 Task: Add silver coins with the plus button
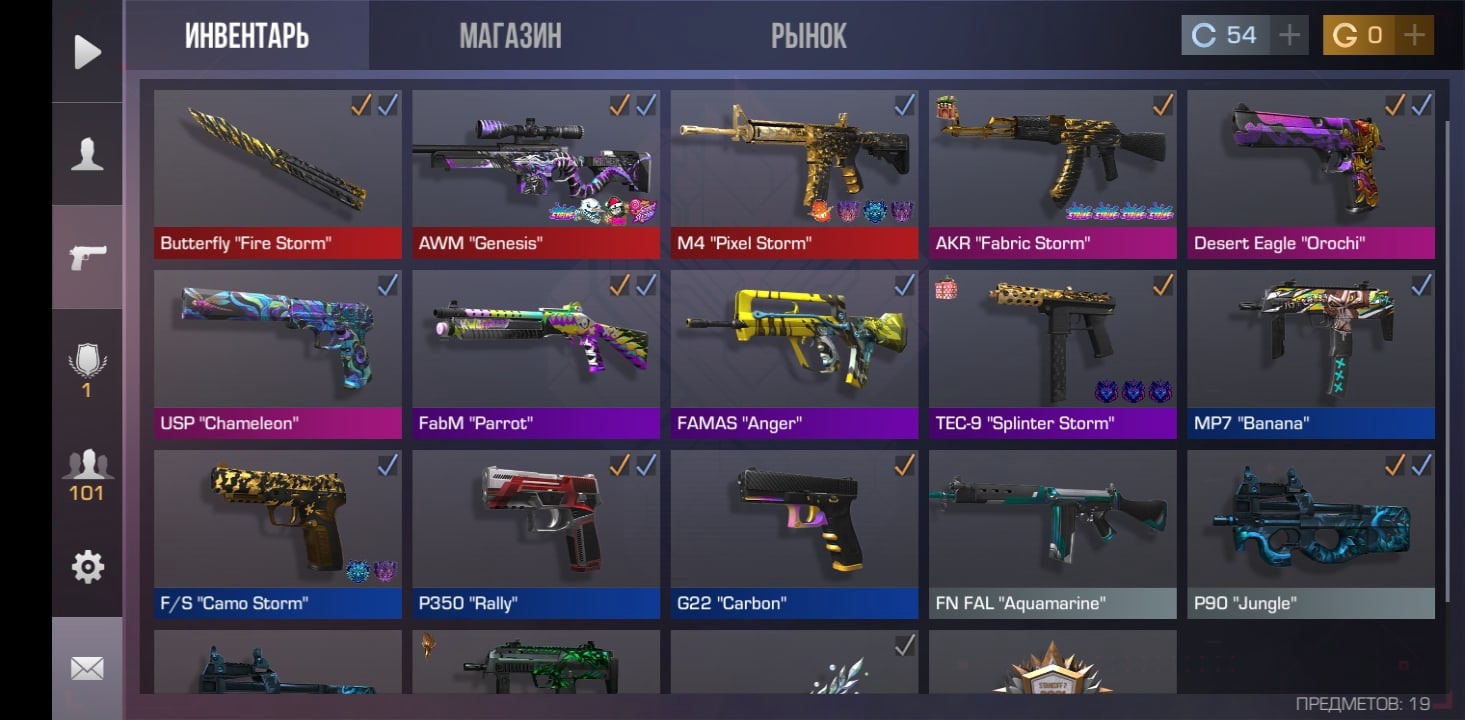coord(1290,36)
